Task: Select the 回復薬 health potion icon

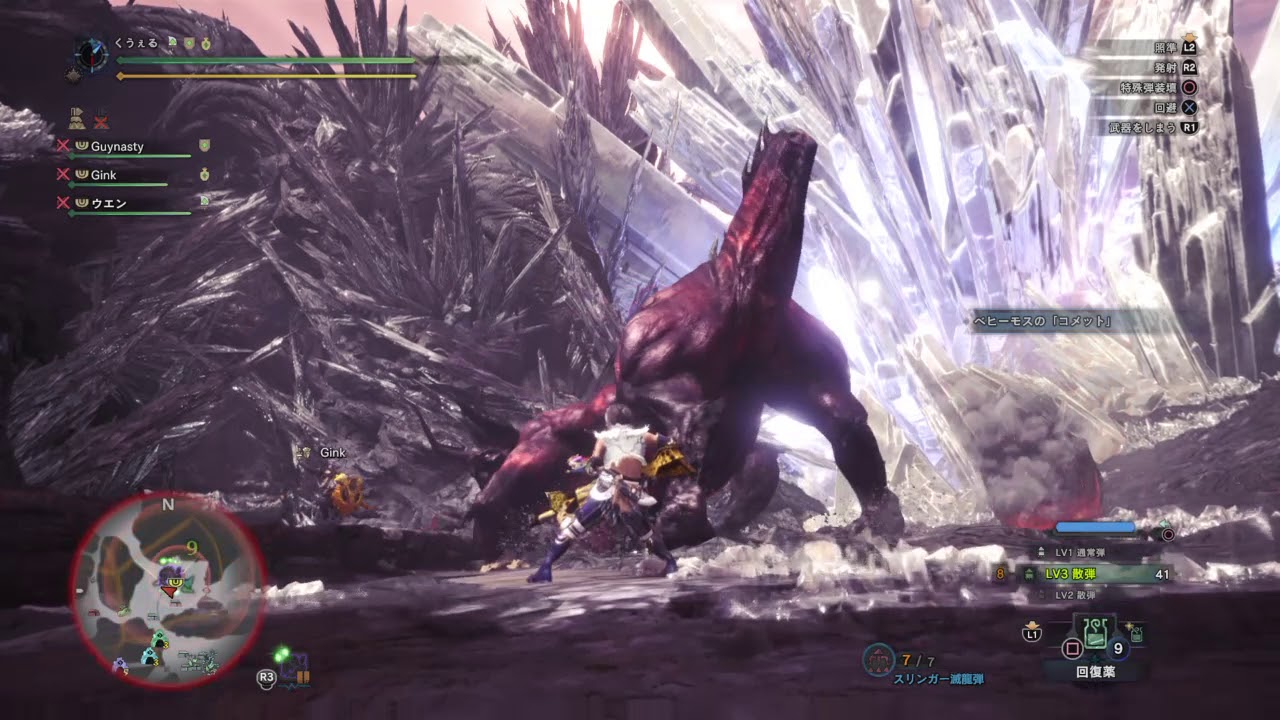Action: pos(1096,631)
